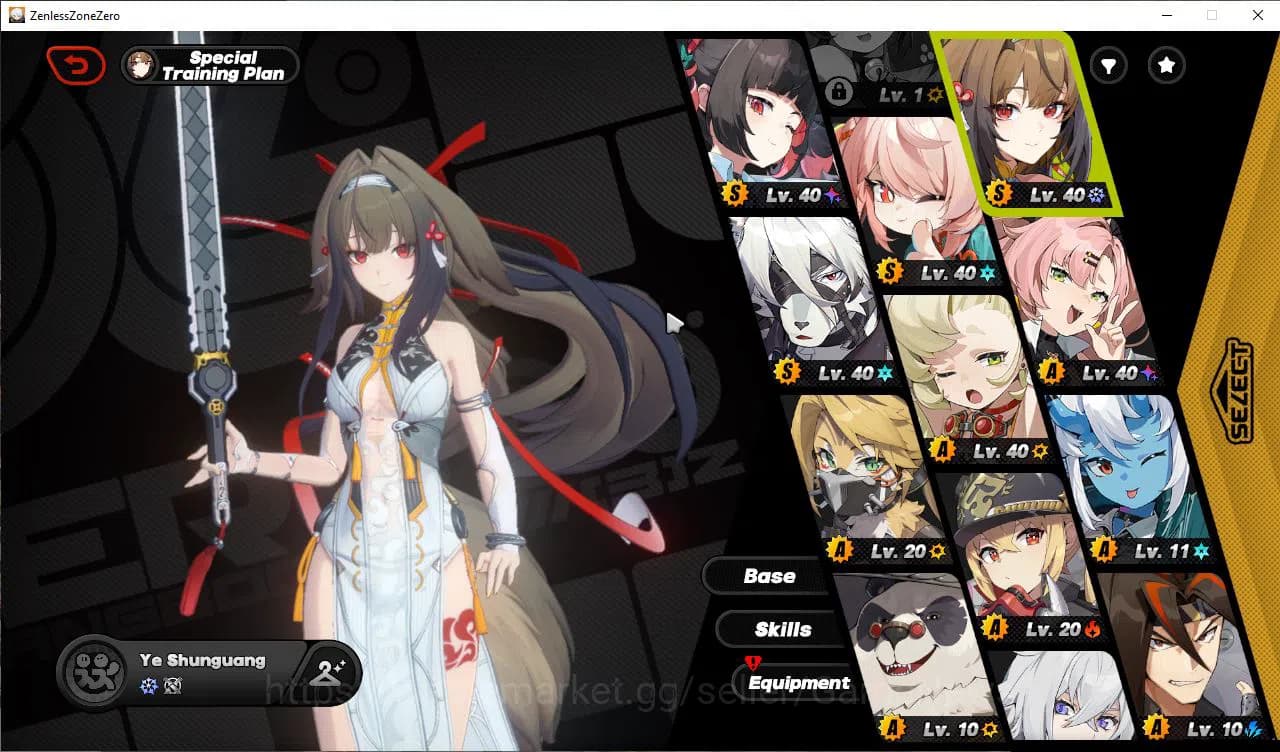Click the ice attribute icon under the character name
The image size is (1280, 752).
148,683
